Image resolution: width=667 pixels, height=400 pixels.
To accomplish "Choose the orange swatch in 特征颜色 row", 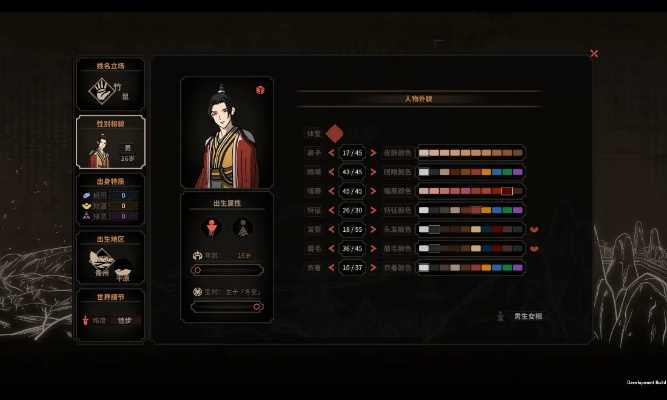I will (x=486, y=210).
